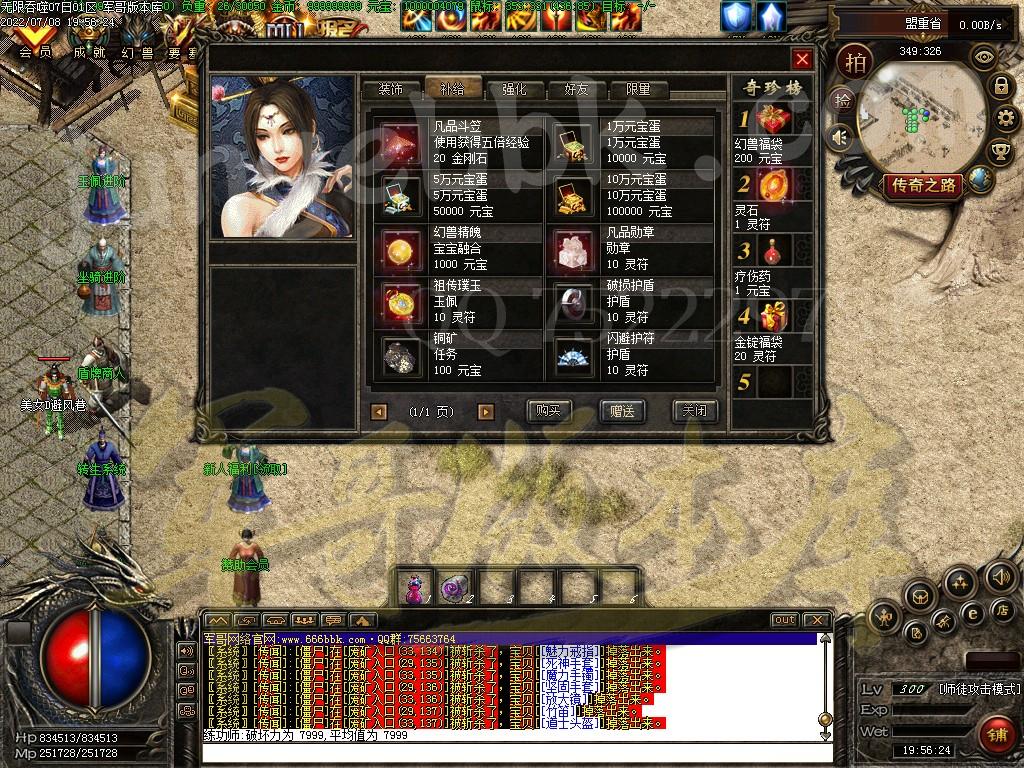Open the 强化 shop tab

click(516, 89)
